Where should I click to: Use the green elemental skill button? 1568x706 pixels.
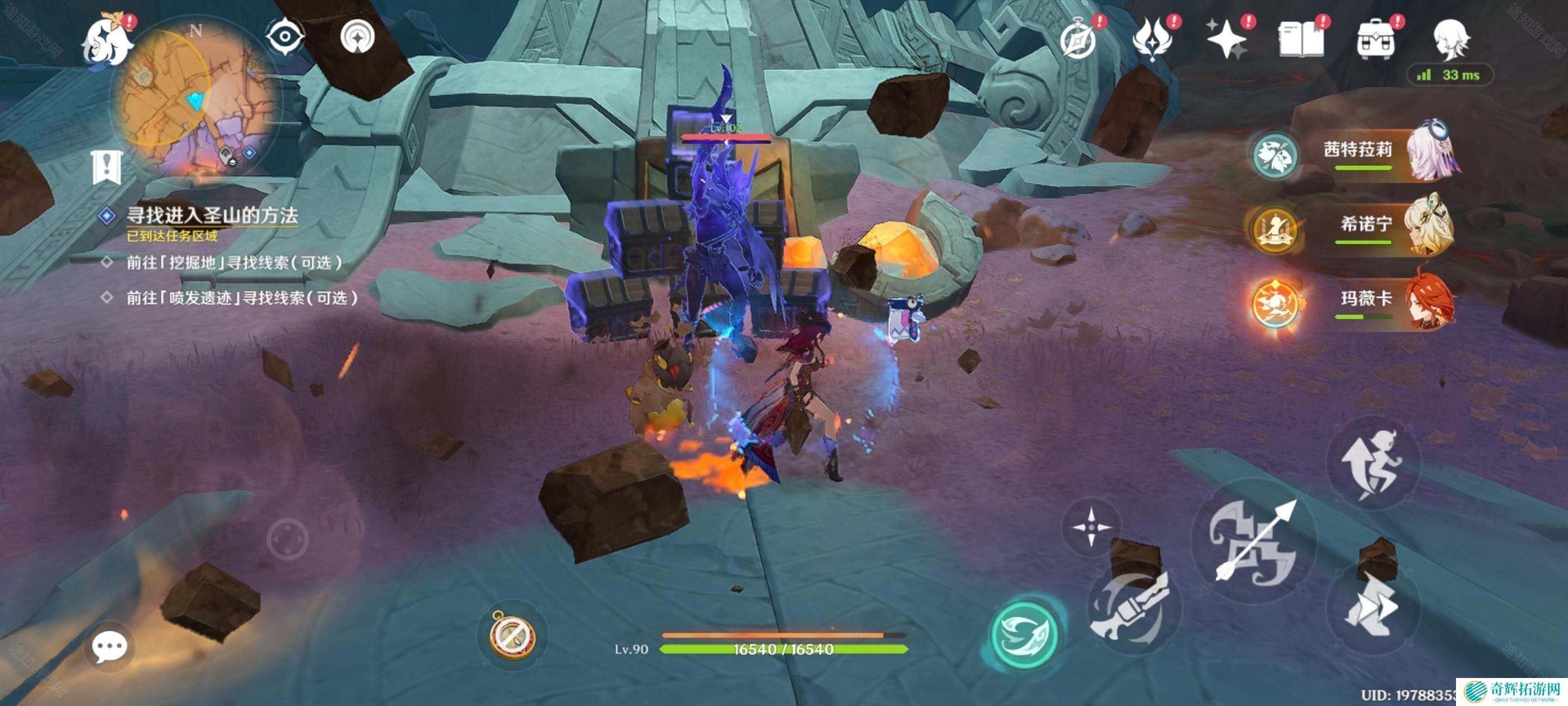pyautogui.click(x=1025, y=634)
